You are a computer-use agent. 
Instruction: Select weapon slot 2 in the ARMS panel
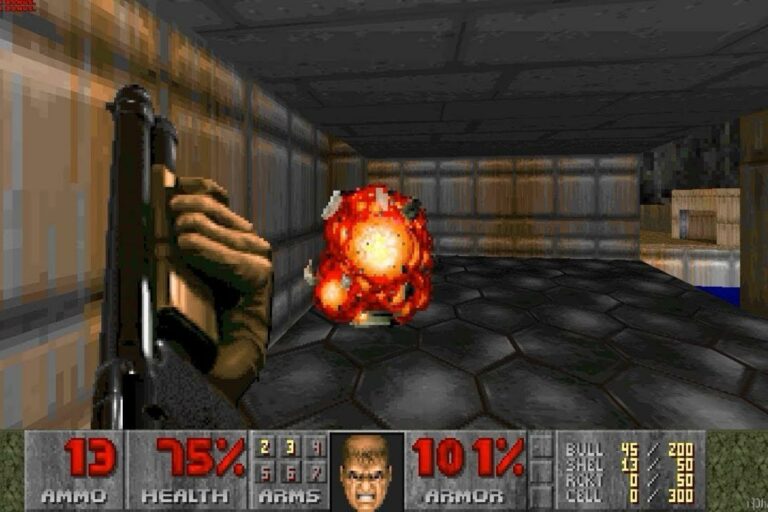point(265,448)
